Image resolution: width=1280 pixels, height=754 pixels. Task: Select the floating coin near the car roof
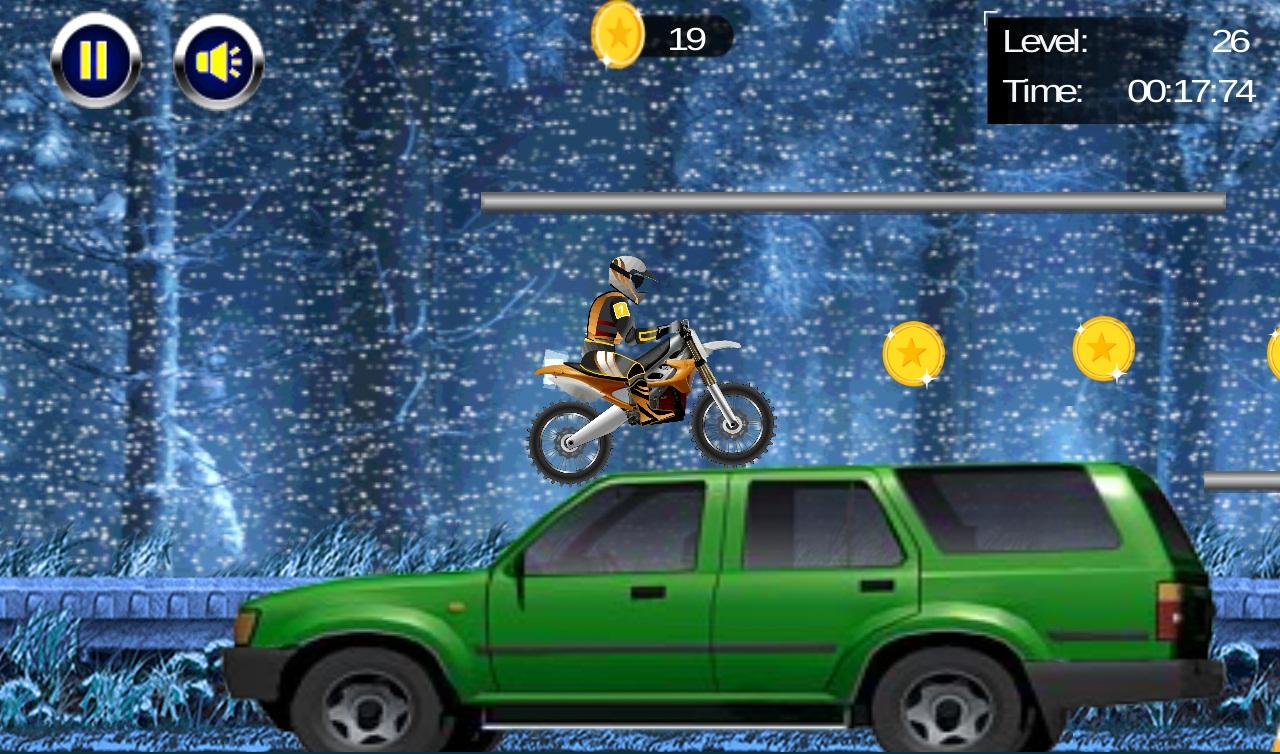point(916,352)
